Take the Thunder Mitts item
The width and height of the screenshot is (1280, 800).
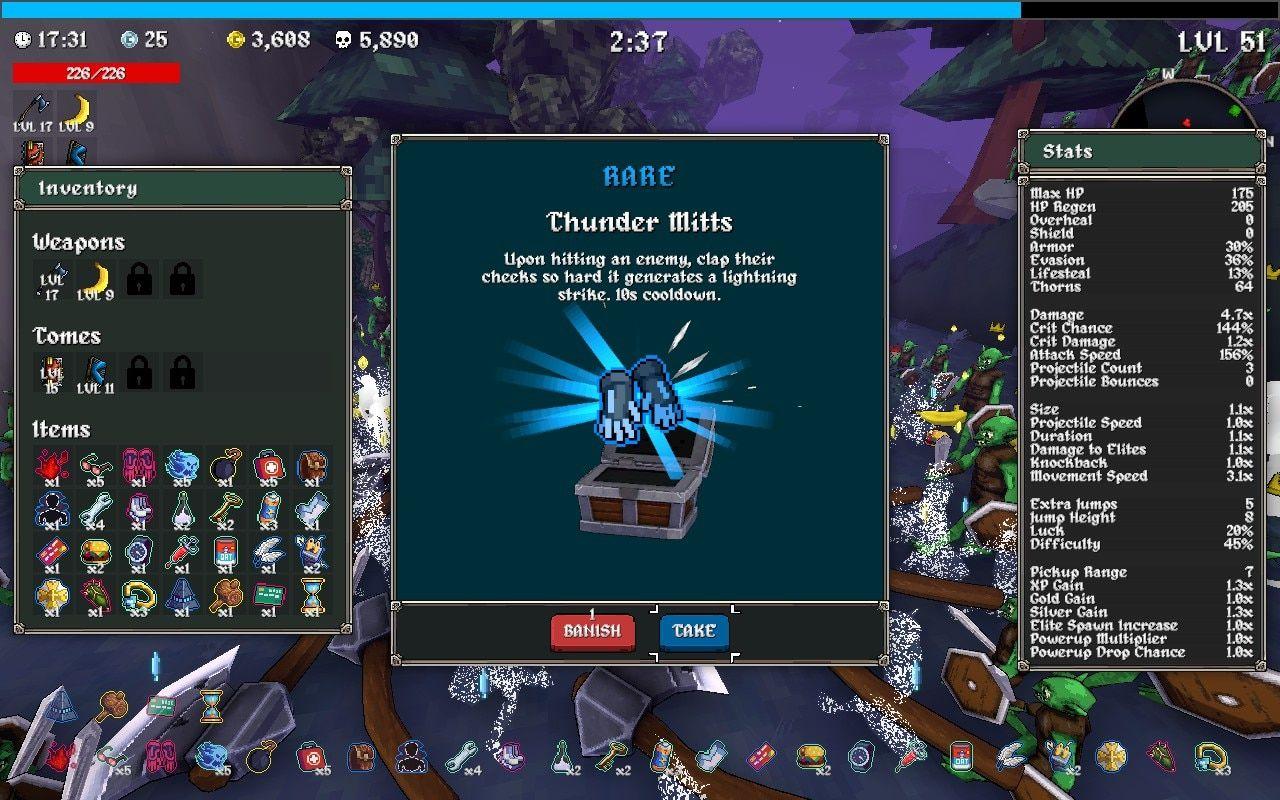point(694,631)
